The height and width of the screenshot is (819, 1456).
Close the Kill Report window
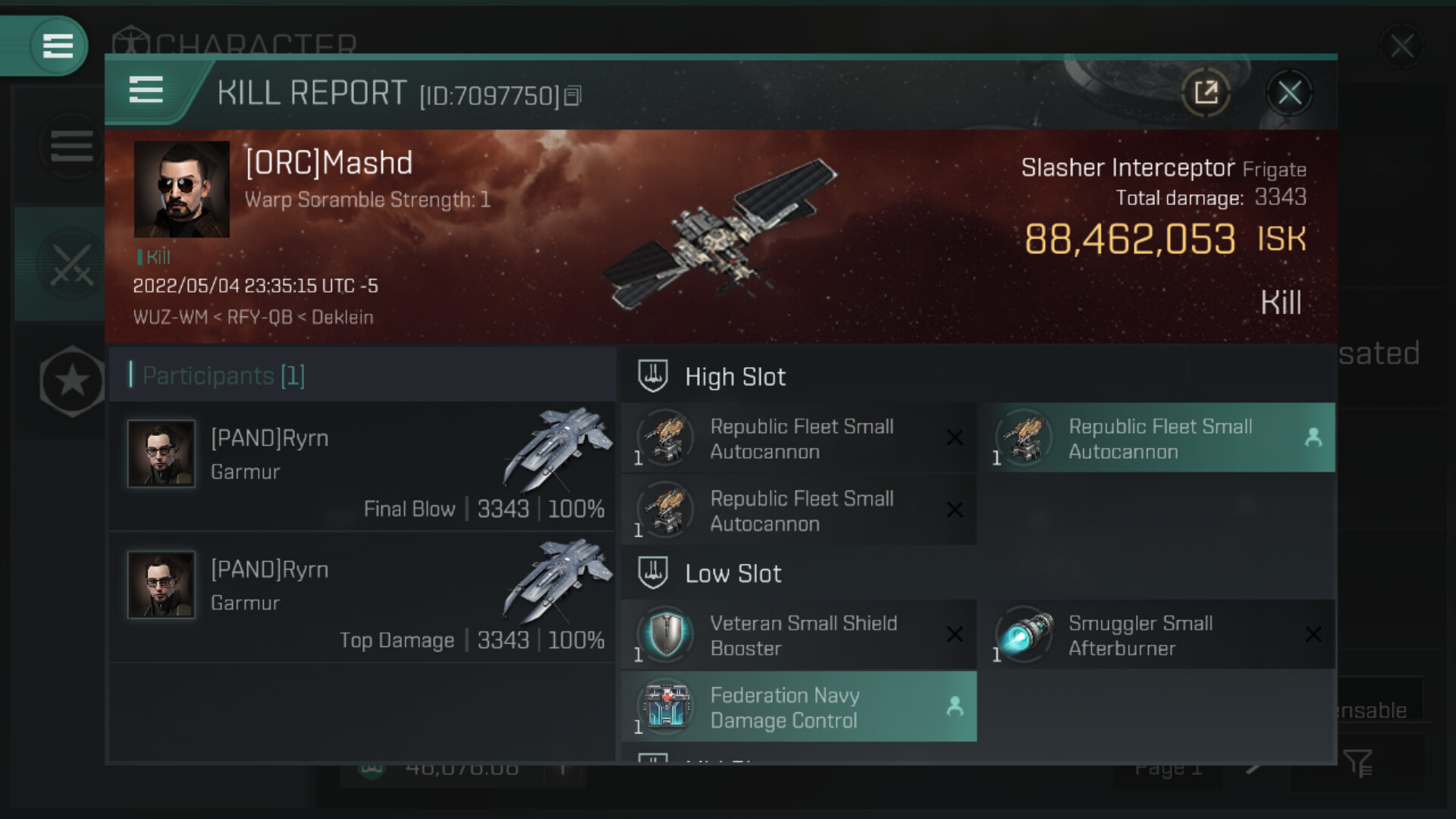(1289, 94)
